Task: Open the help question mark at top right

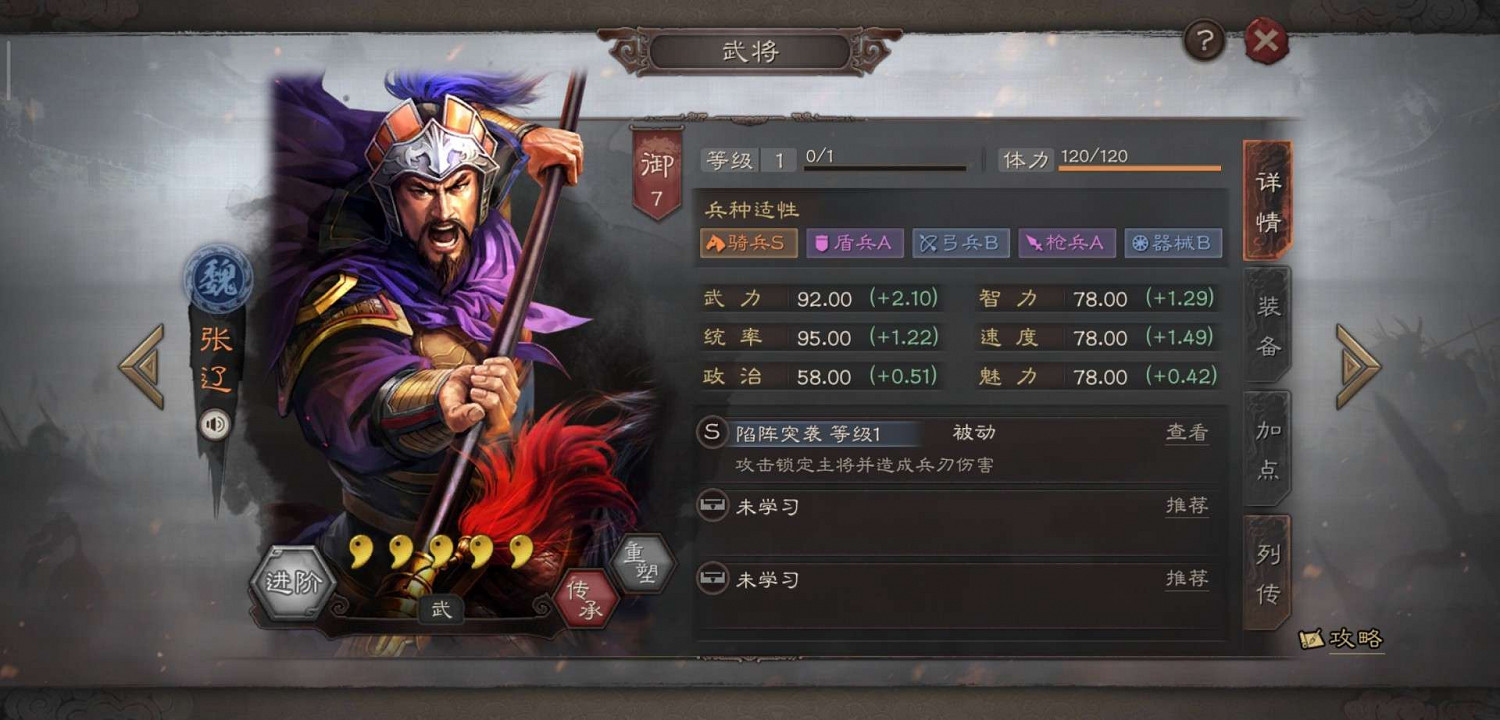Action: [1203, 41]
